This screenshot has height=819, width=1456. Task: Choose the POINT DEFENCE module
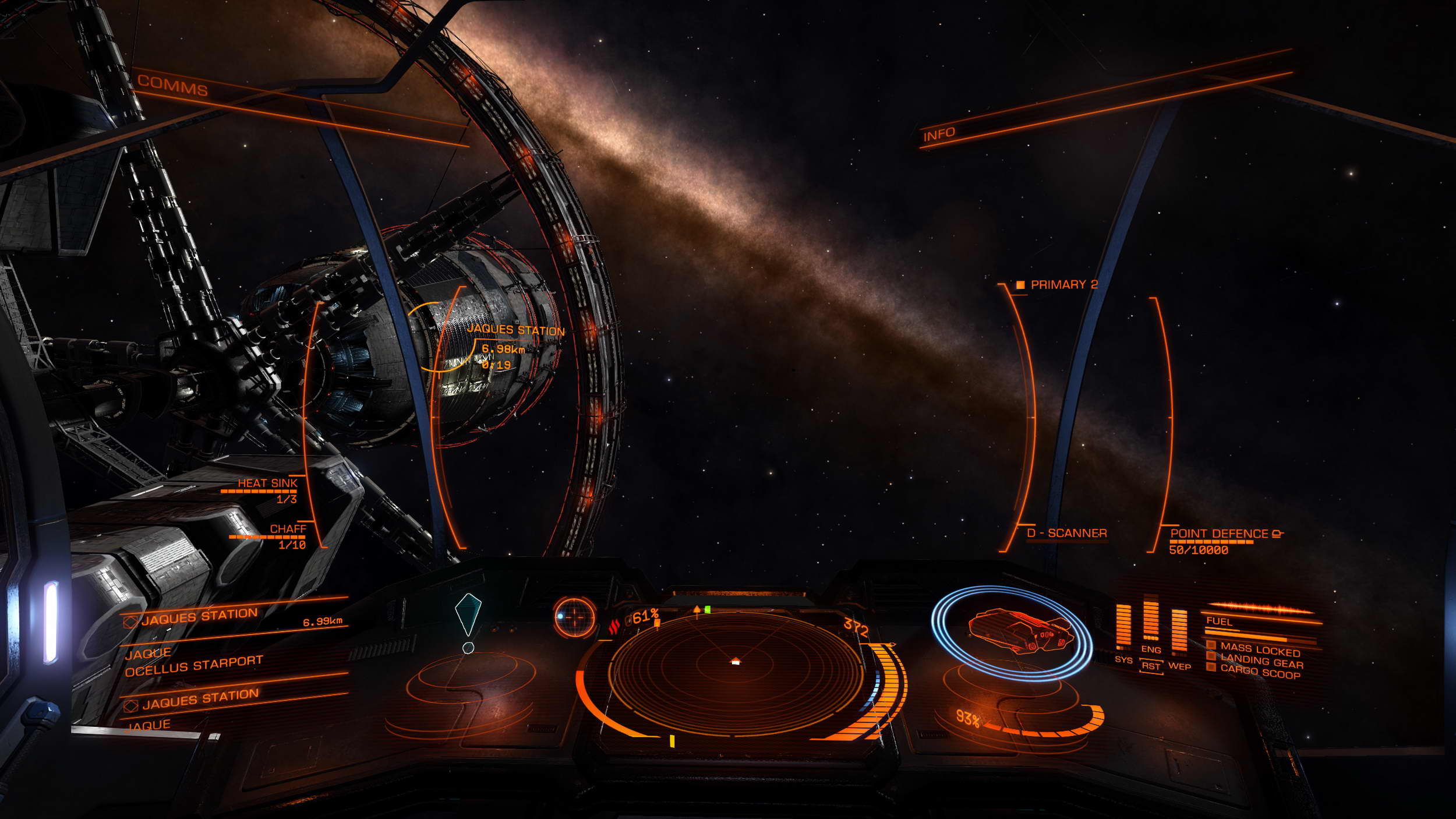[x=1220, y=534]
